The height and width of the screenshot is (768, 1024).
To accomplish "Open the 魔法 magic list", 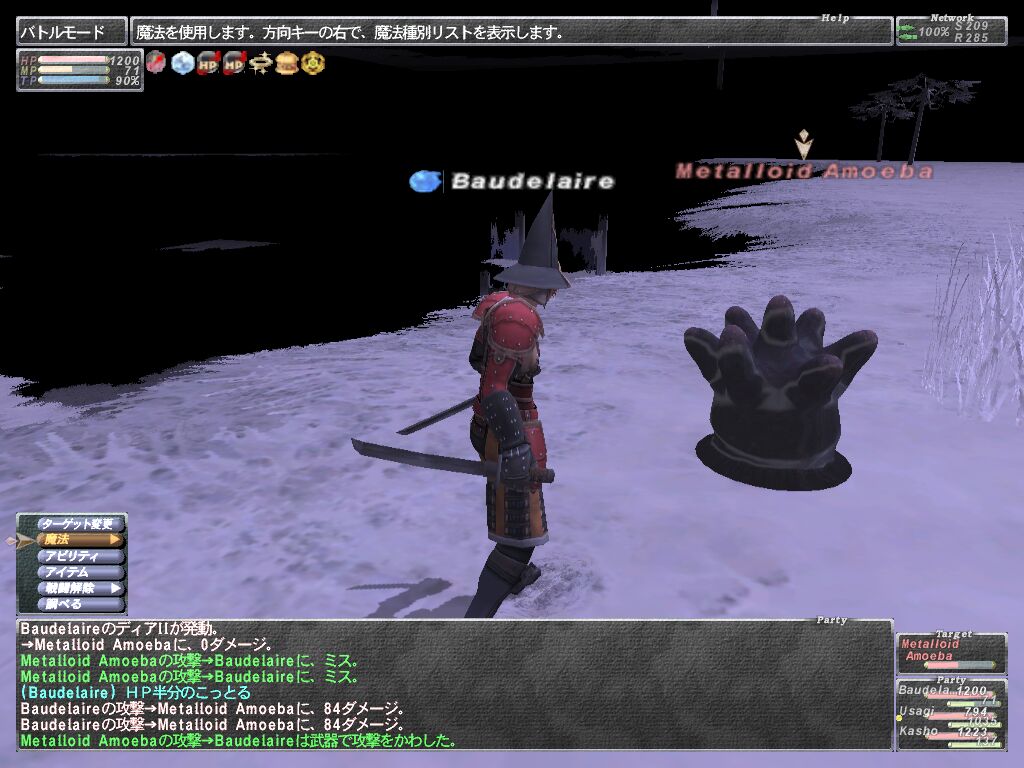I will (77, 540).
